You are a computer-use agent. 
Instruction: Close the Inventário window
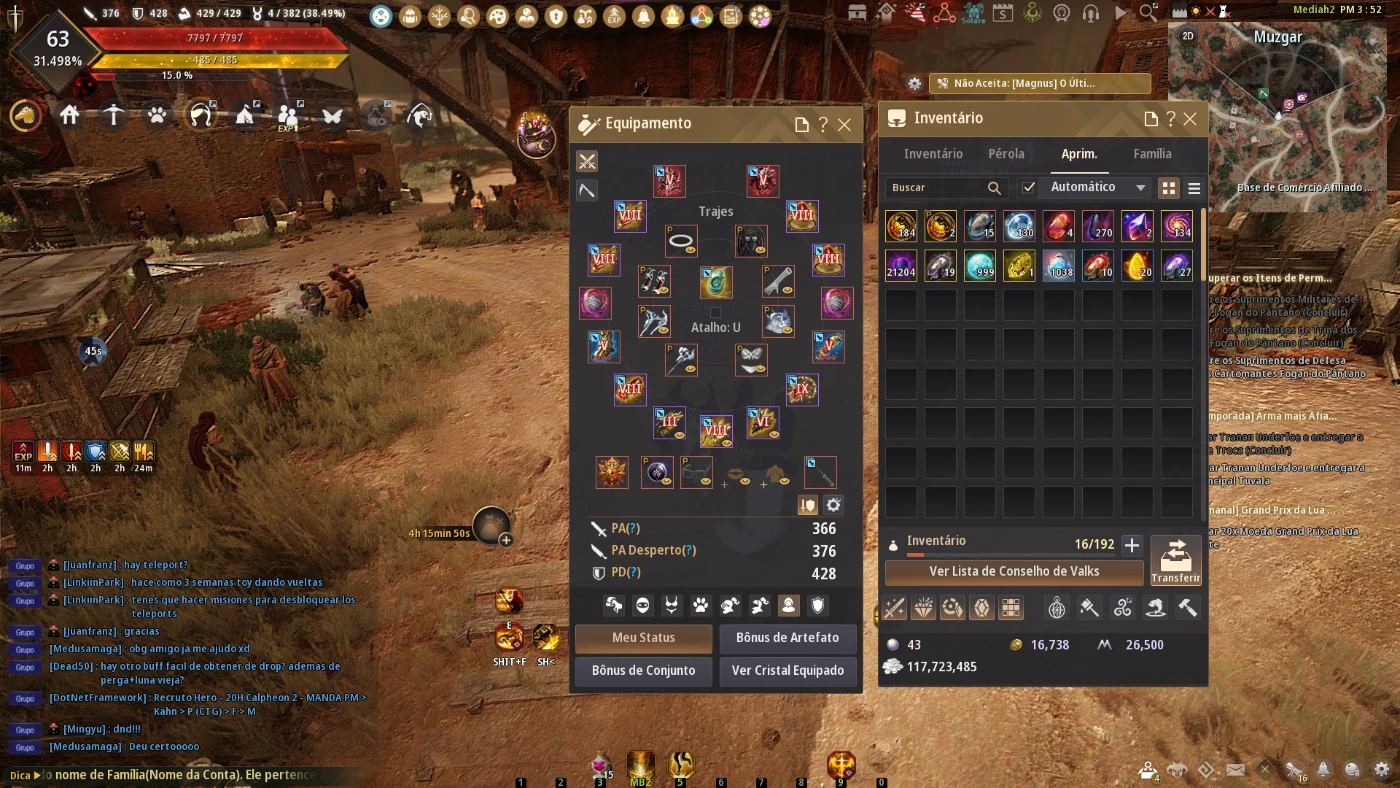click(x=1190, y=119)
